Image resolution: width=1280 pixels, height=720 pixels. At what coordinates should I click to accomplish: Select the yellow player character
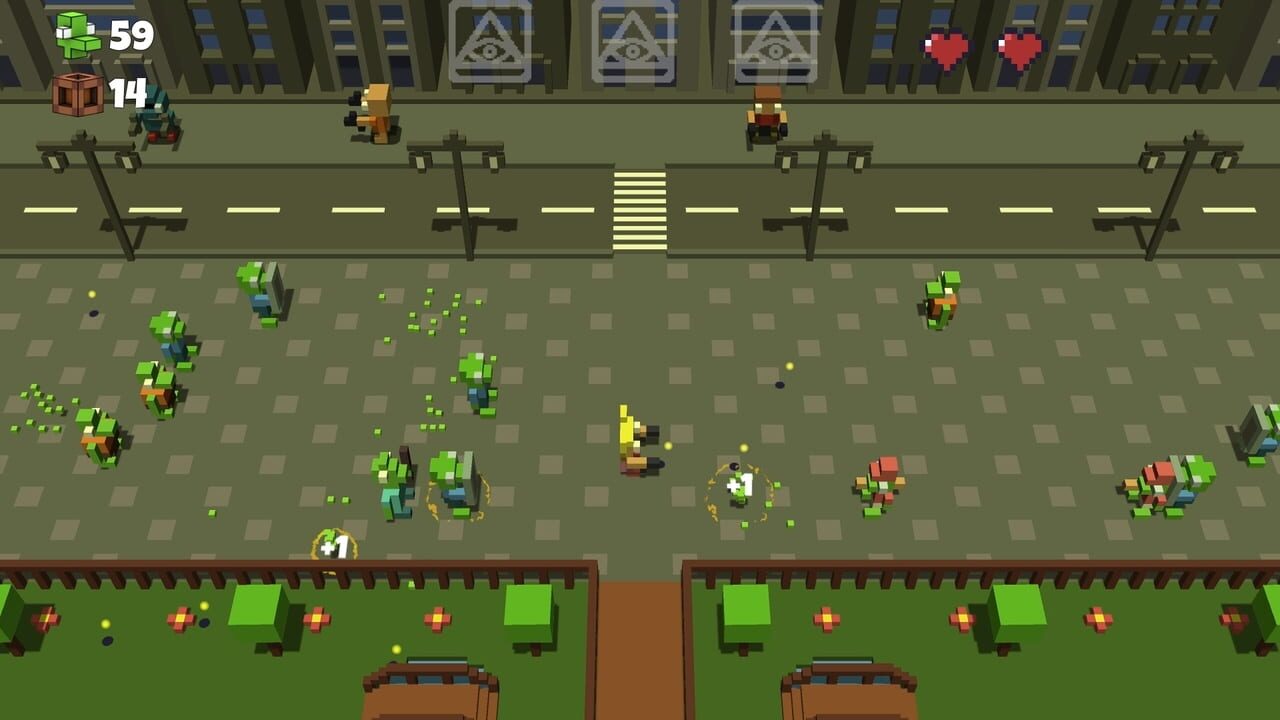633,442
